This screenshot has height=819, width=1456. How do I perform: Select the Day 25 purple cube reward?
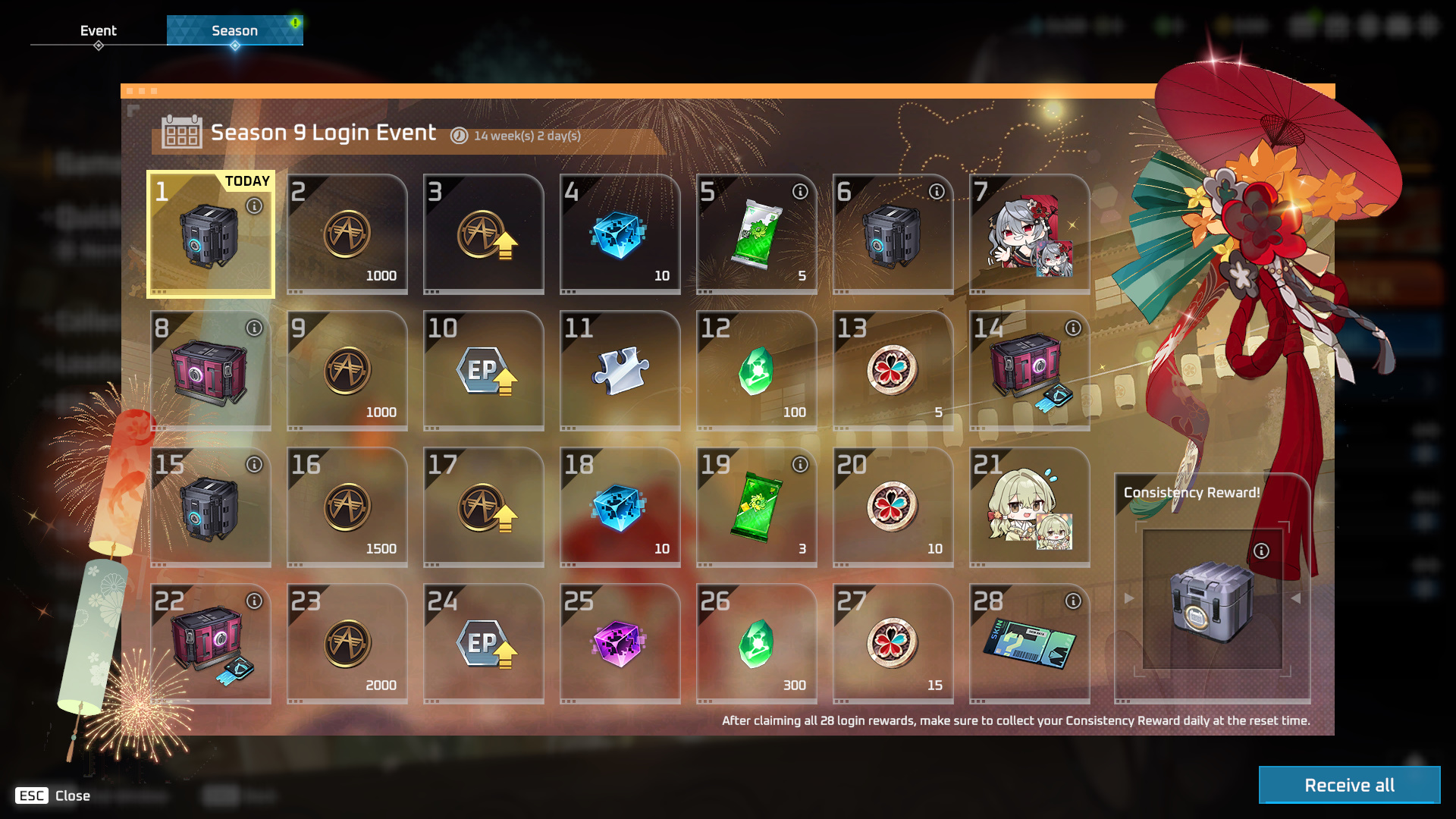pos(620,645)
